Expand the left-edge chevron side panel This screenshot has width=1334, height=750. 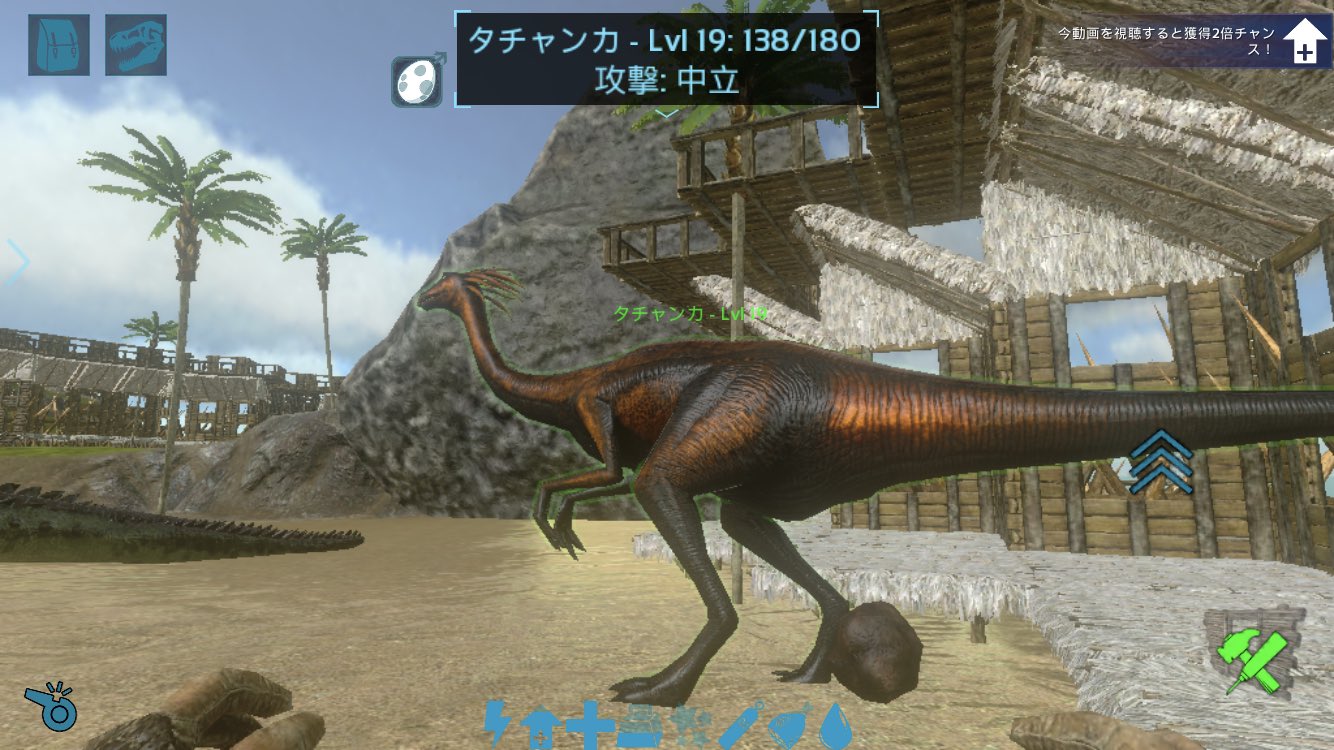click(x=17, y=263)
